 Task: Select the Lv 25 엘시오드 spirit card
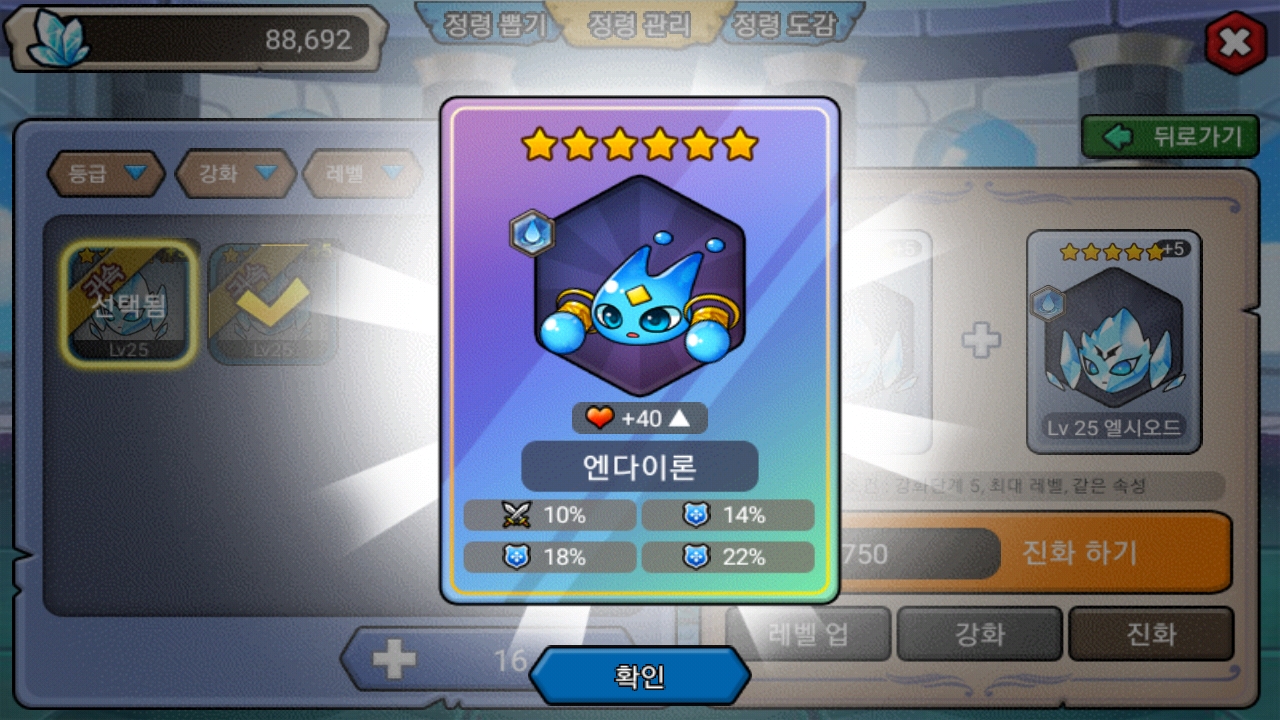(1114, 342)
